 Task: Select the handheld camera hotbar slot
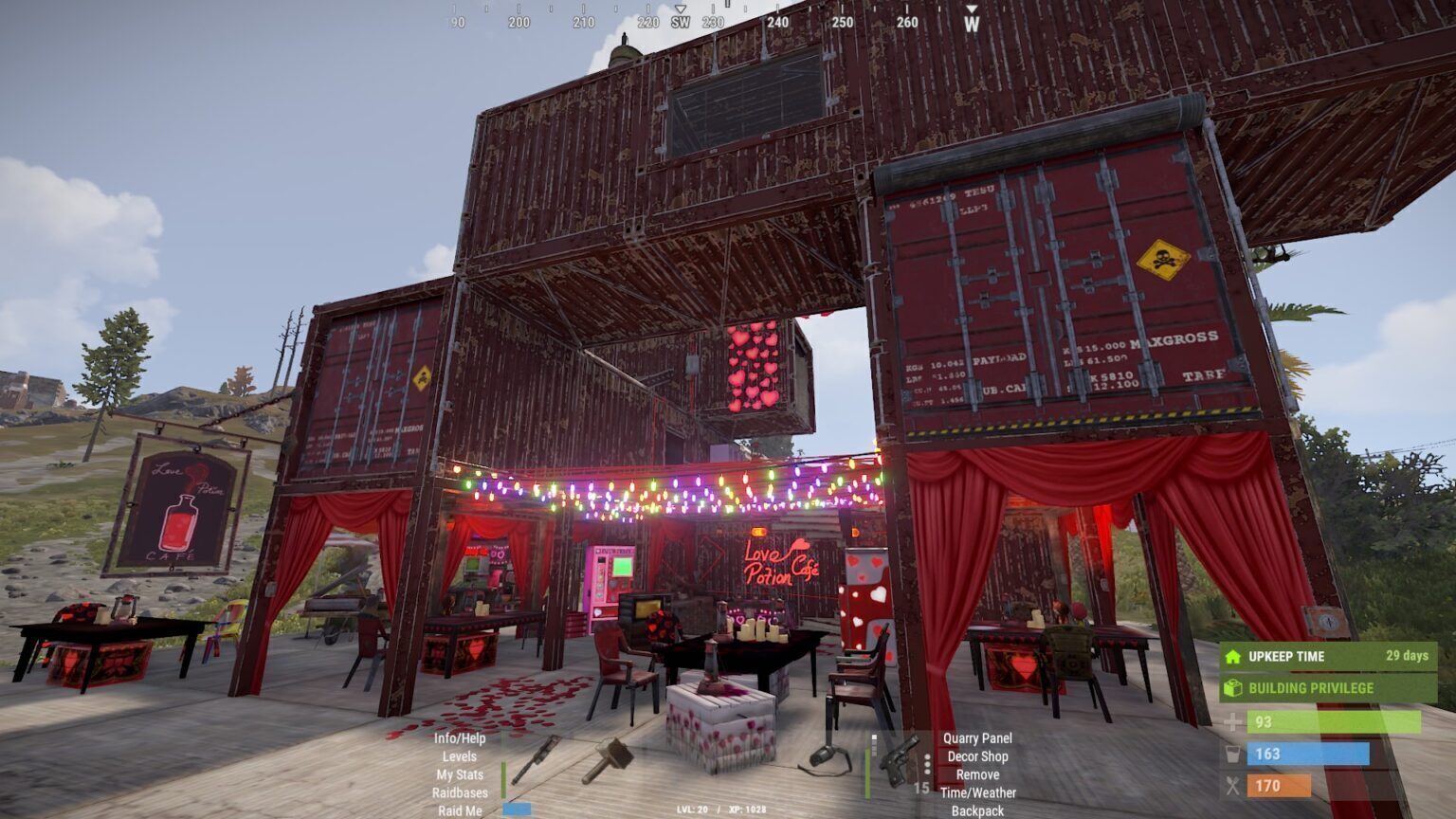827,758
